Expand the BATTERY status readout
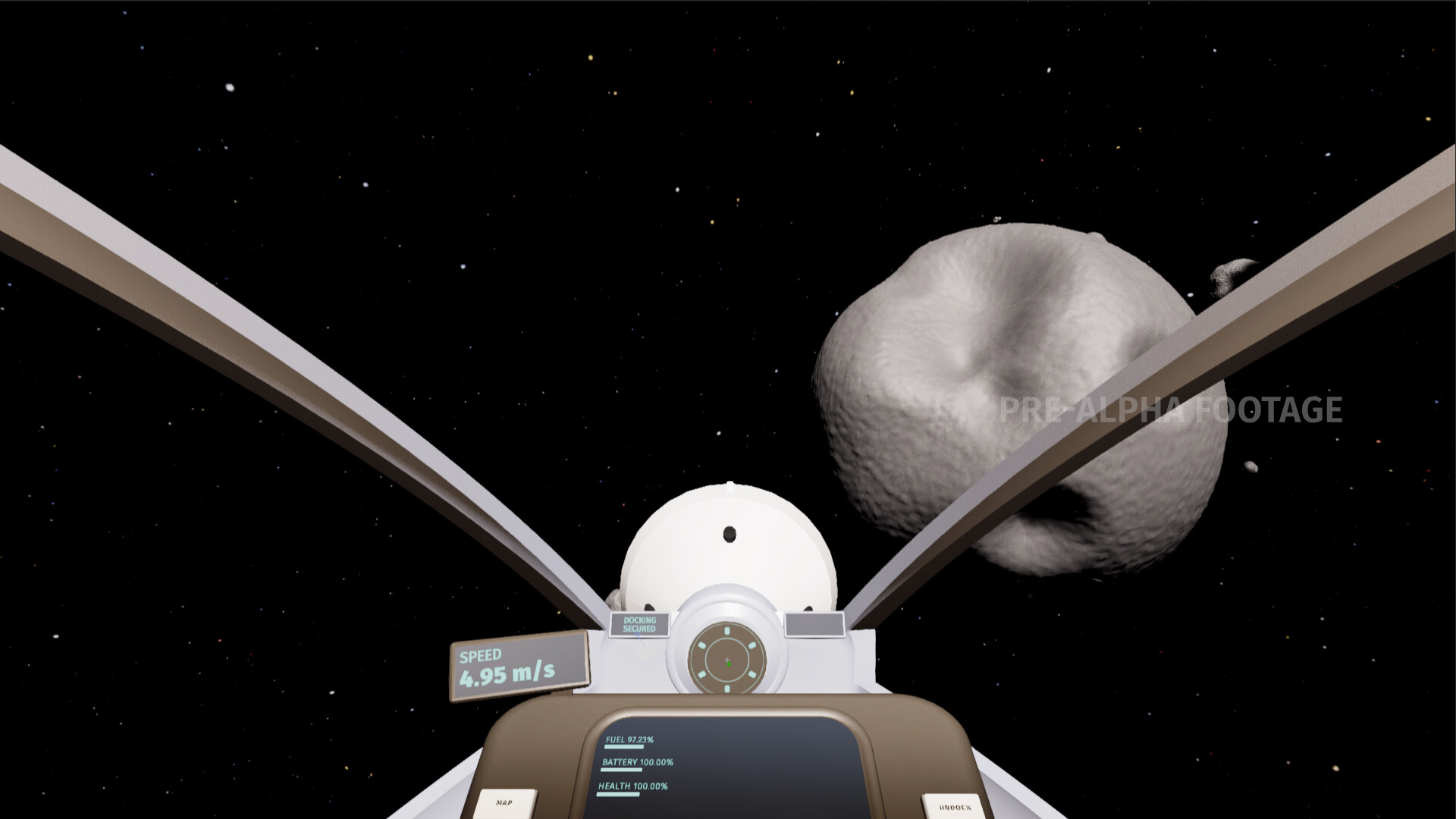The height and width of the screenshot is (819, 1456). [x=638, y=762]
